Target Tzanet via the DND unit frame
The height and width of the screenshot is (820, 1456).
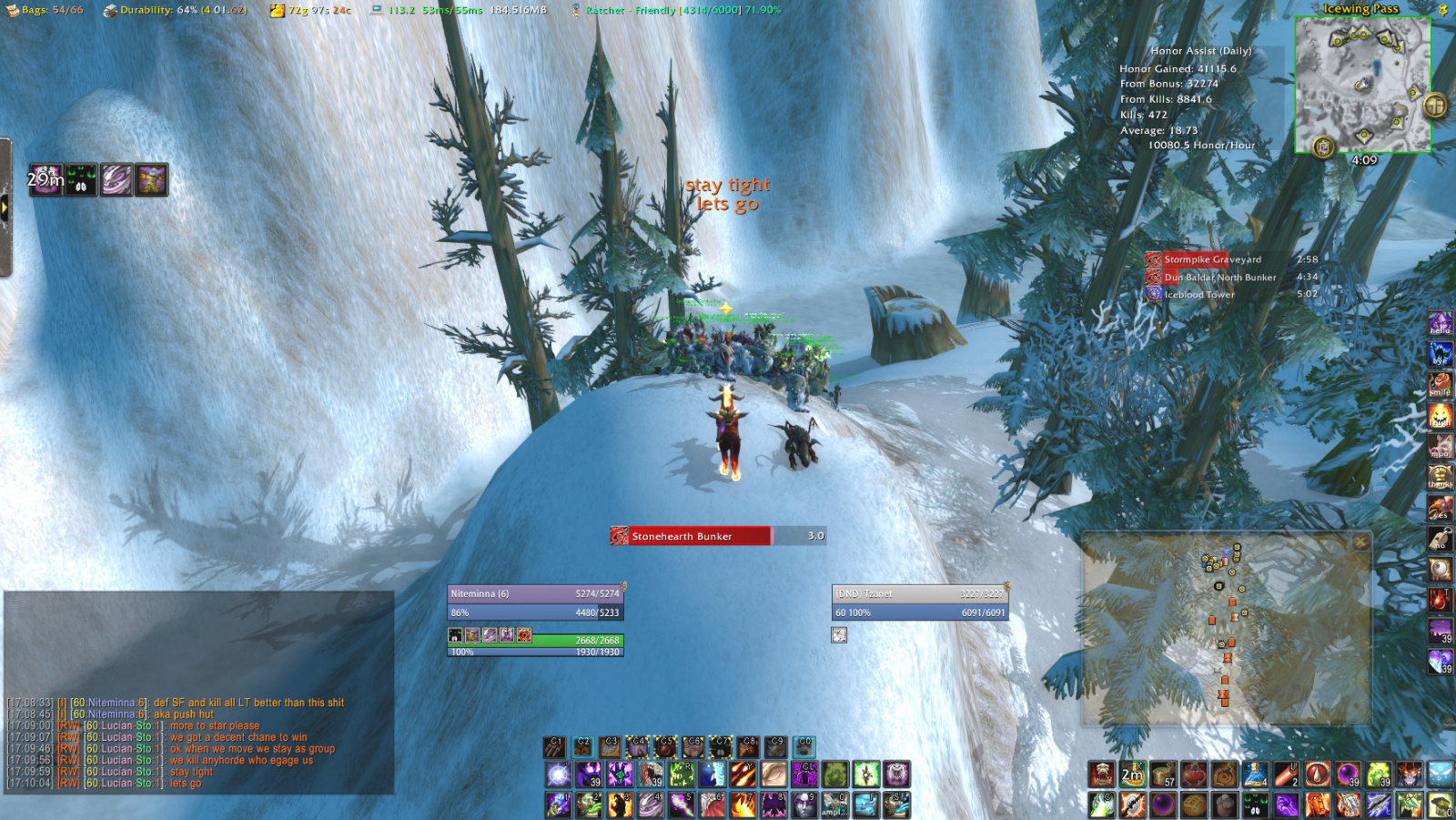pos(919,592)
